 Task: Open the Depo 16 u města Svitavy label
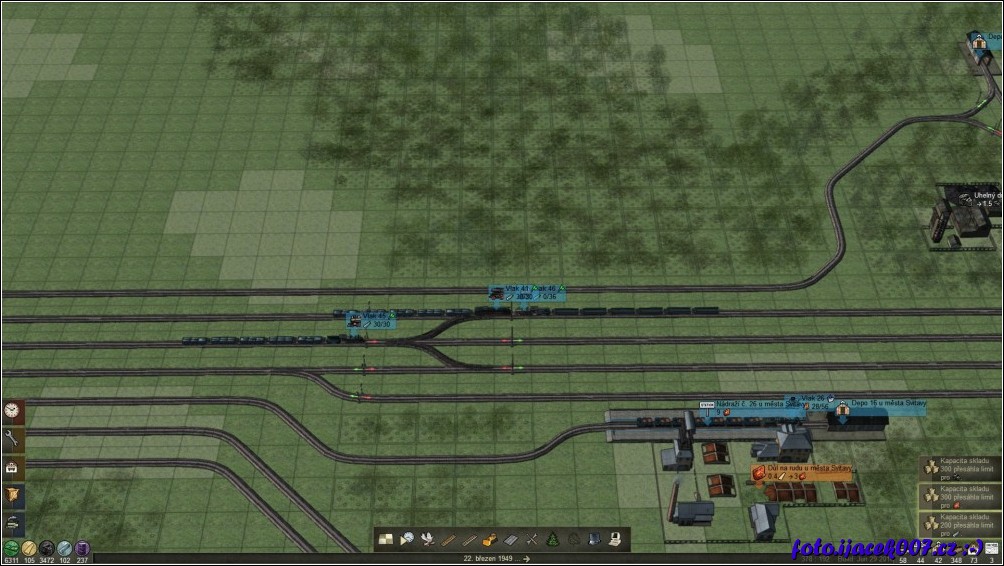click(x=888, y=403)
